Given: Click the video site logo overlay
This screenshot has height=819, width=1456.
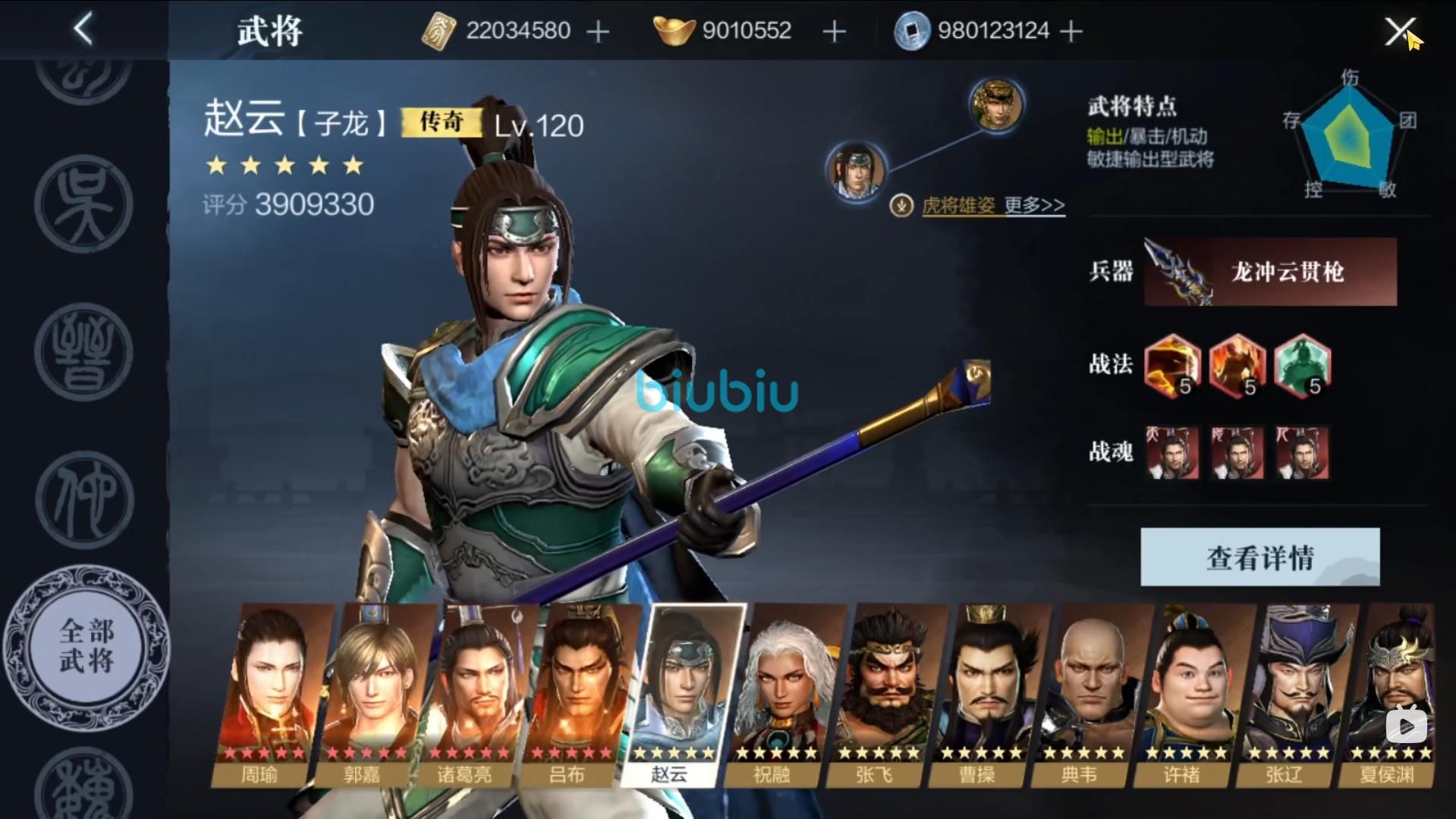Looking at the screenshot, I should pos(1406,725).
